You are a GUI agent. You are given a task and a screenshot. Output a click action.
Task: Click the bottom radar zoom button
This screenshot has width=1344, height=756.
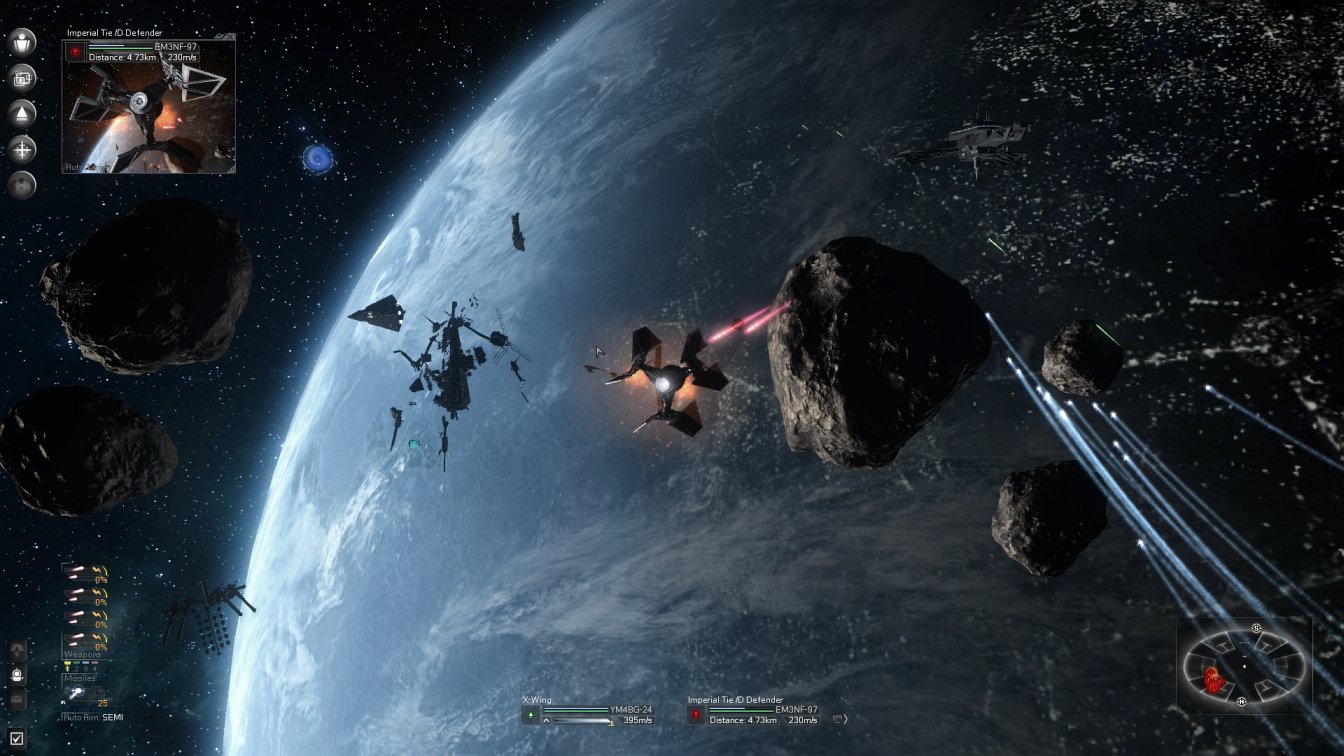pos(1241,702)
